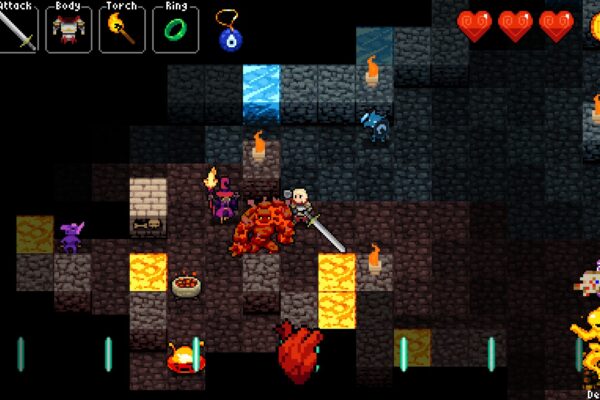Select the Attack slot with the sword
600x400 pixels.
pos(19,29)
